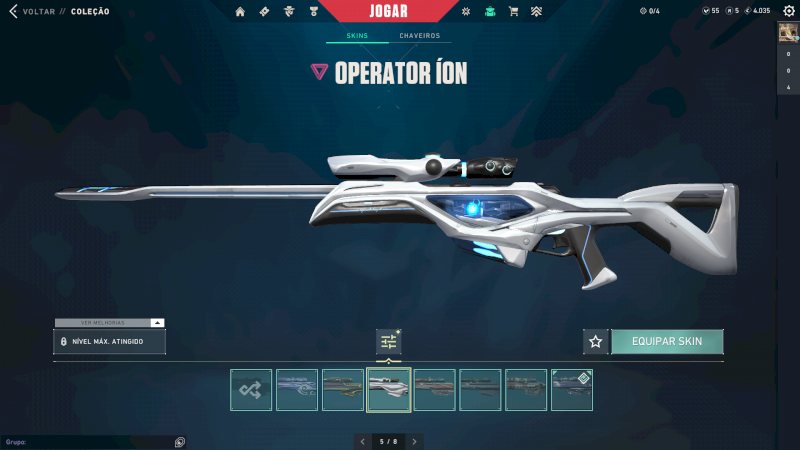
Task: Go to the next skin page arrow
Action: tap(415, 441)
